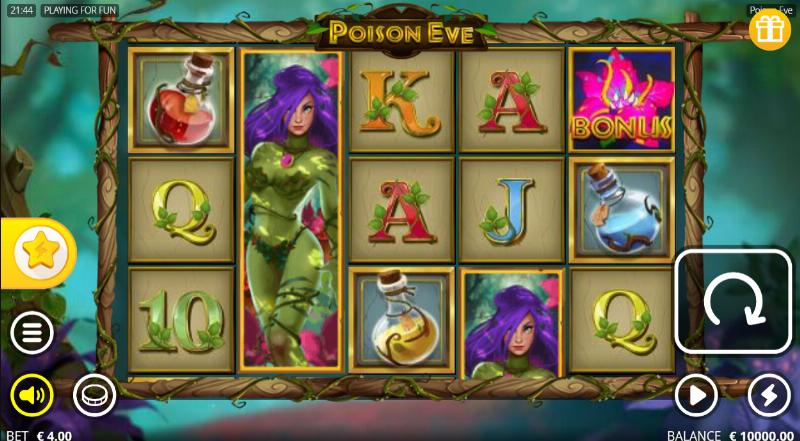Open the yellow star feature tab
The height and width of the screenshot is (441, 800).
pos(40,254)
